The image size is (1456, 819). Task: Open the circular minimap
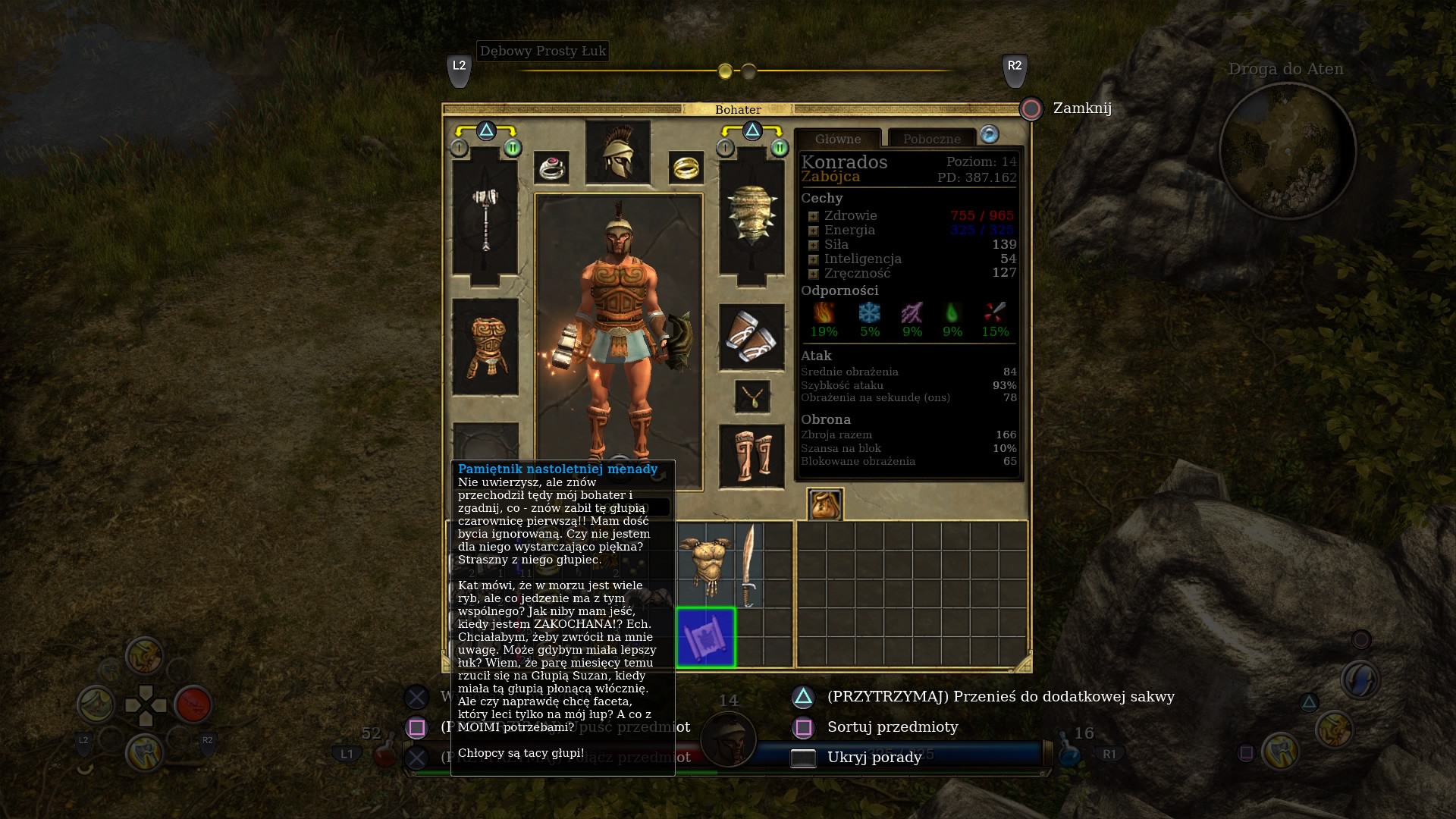1287,150
